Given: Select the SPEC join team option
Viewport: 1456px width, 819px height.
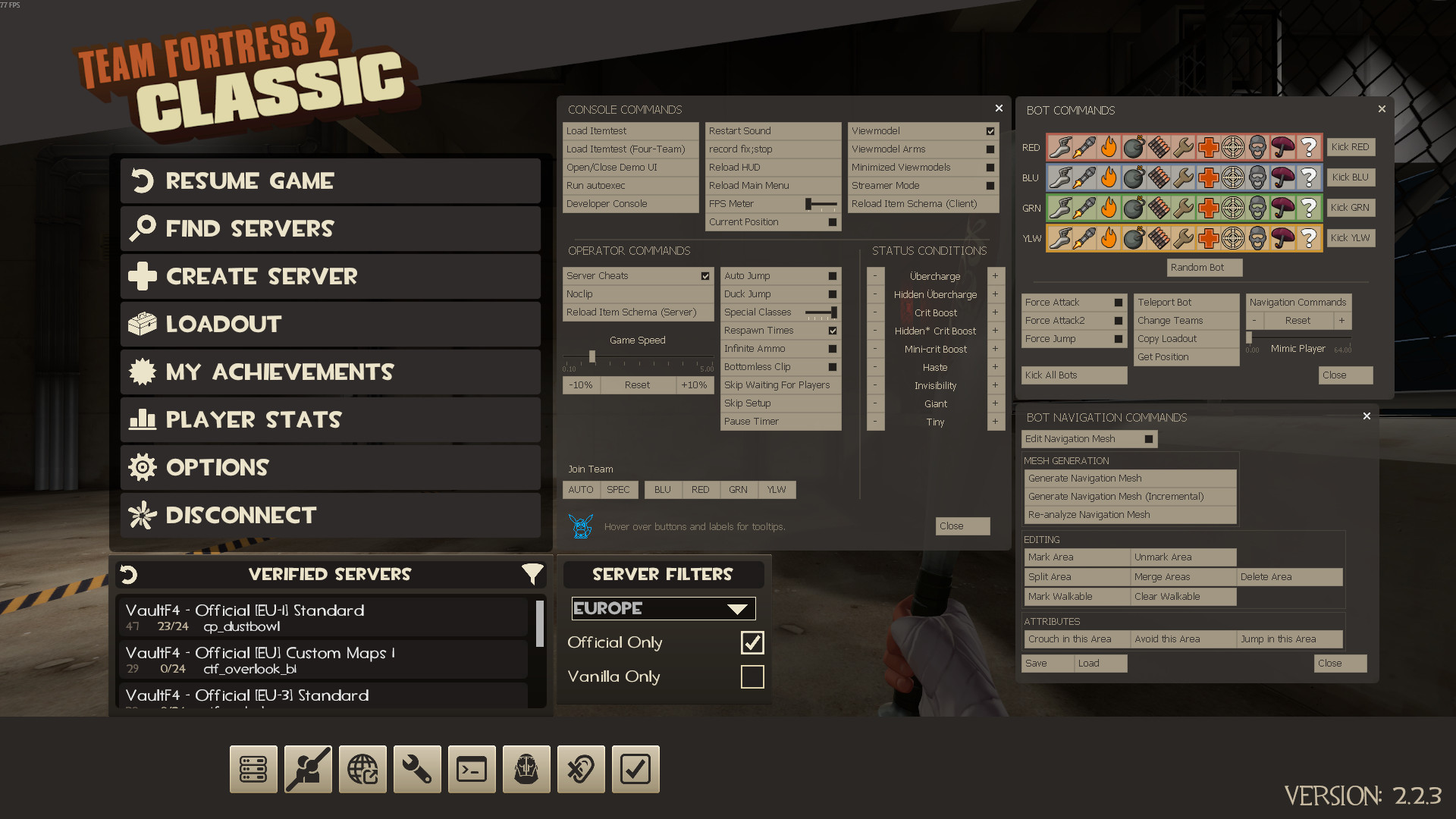Looking at the screenshot, I should coord(619,489).
